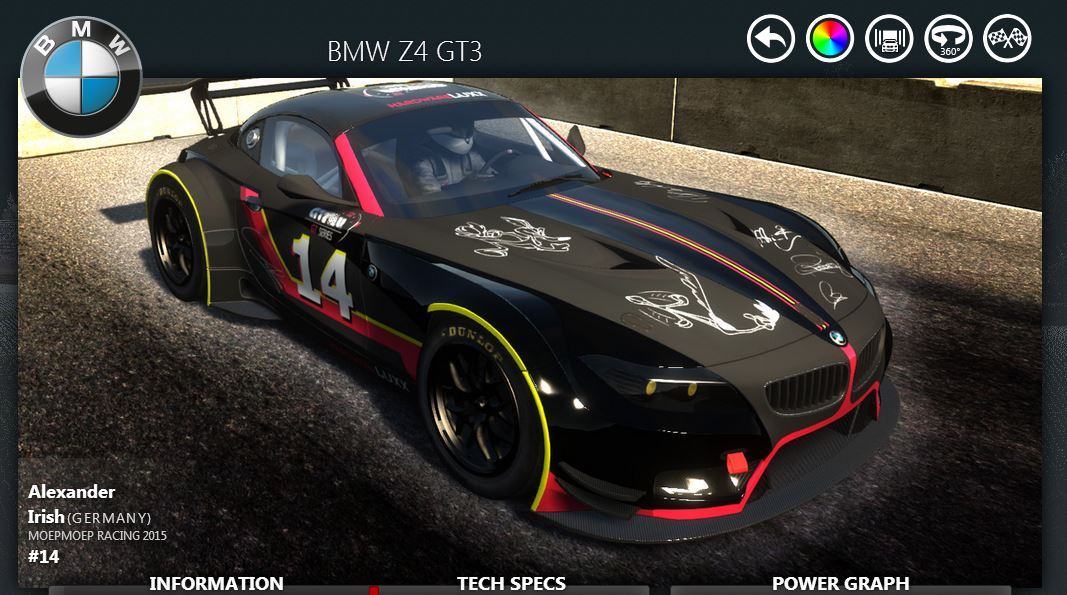
Task: Open the car garage showroom icon
Action: click(x=889, y=39)
